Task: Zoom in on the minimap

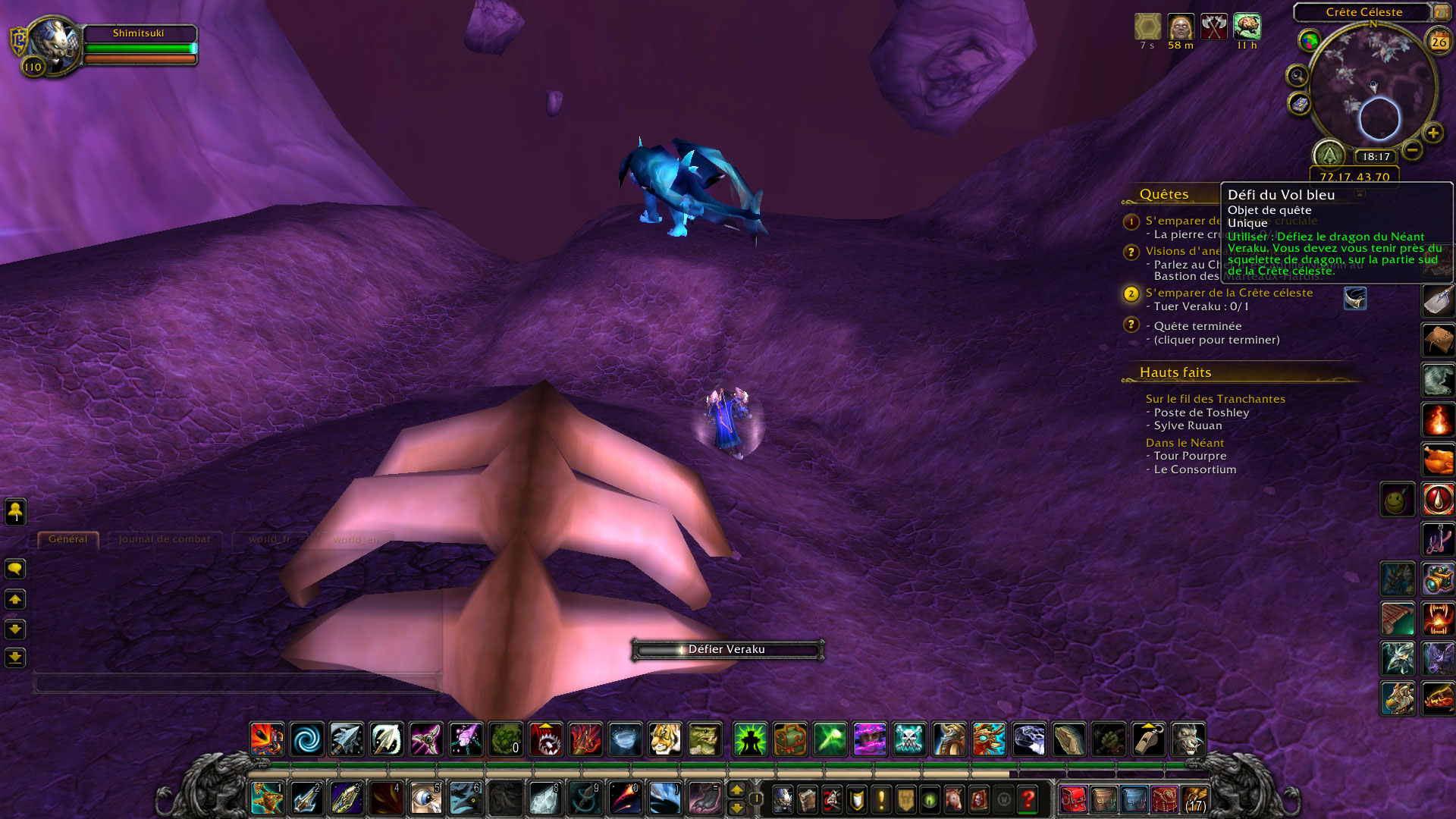Action: pyautogui.click(x=1432, y=133)
